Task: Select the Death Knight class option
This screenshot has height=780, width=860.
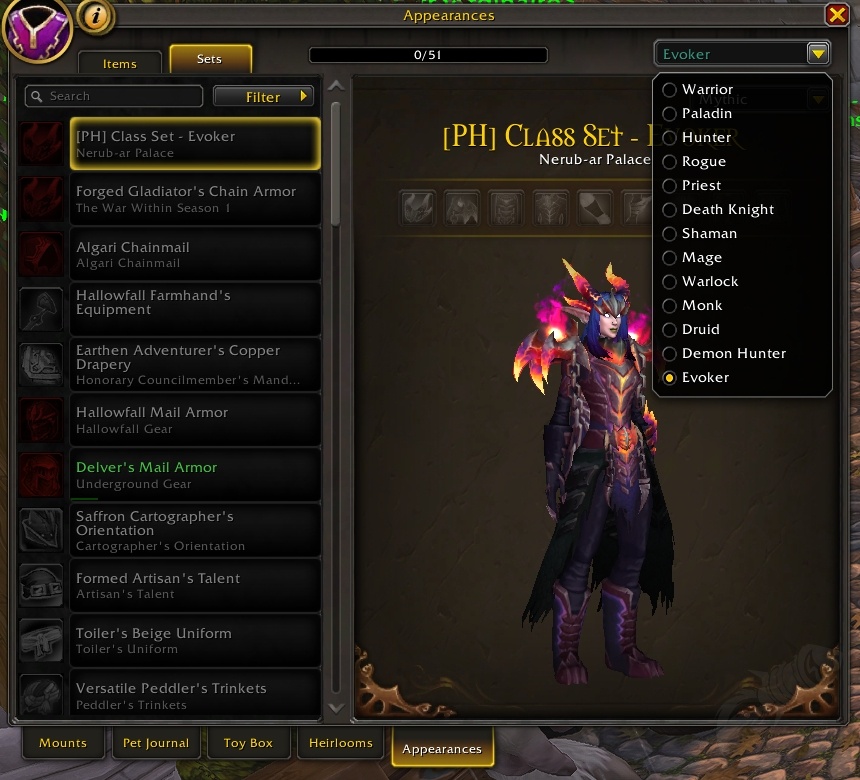Action: click(x=727, y=210)
